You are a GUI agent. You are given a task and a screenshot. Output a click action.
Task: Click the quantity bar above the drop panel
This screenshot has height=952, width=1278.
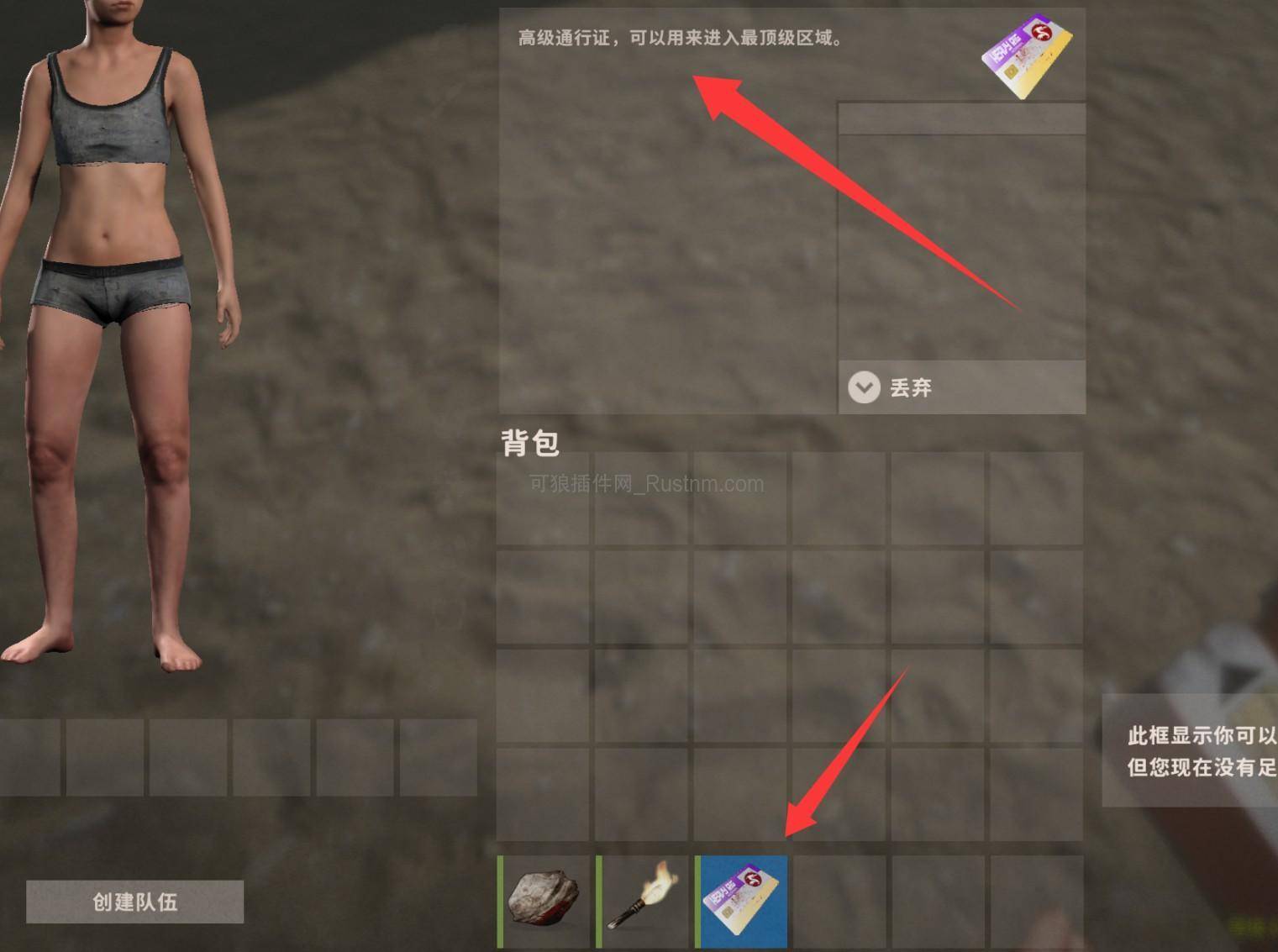960,118
